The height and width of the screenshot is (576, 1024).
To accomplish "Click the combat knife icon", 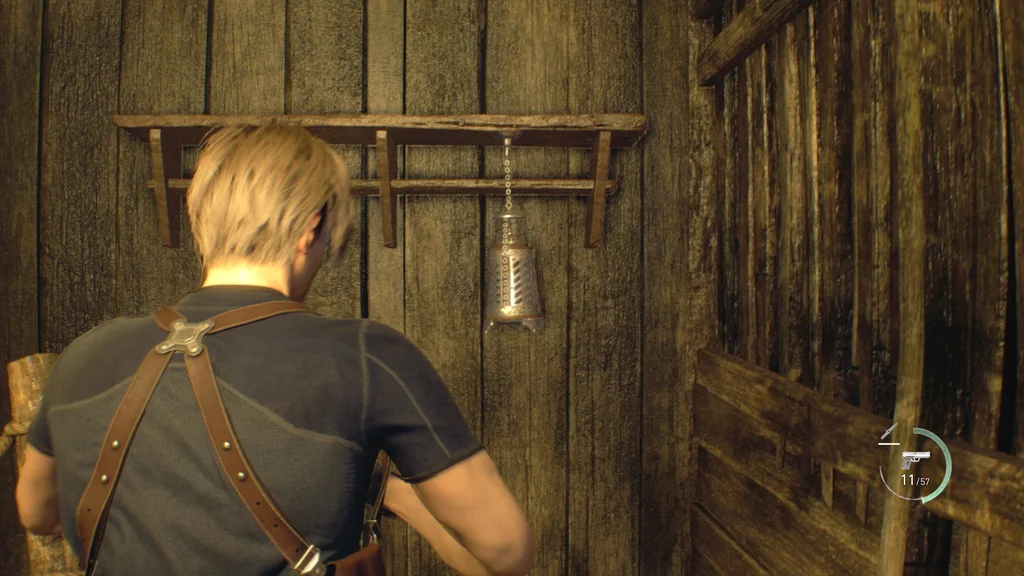I will click(x=888, y=433).
